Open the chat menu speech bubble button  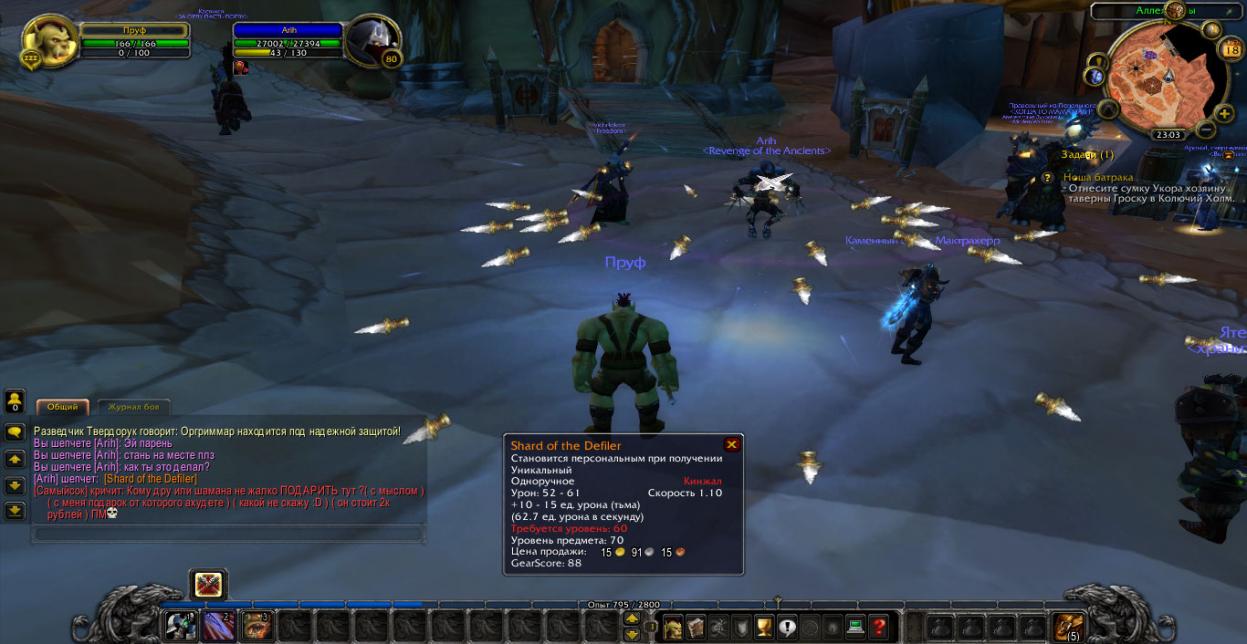pos(15,432)
